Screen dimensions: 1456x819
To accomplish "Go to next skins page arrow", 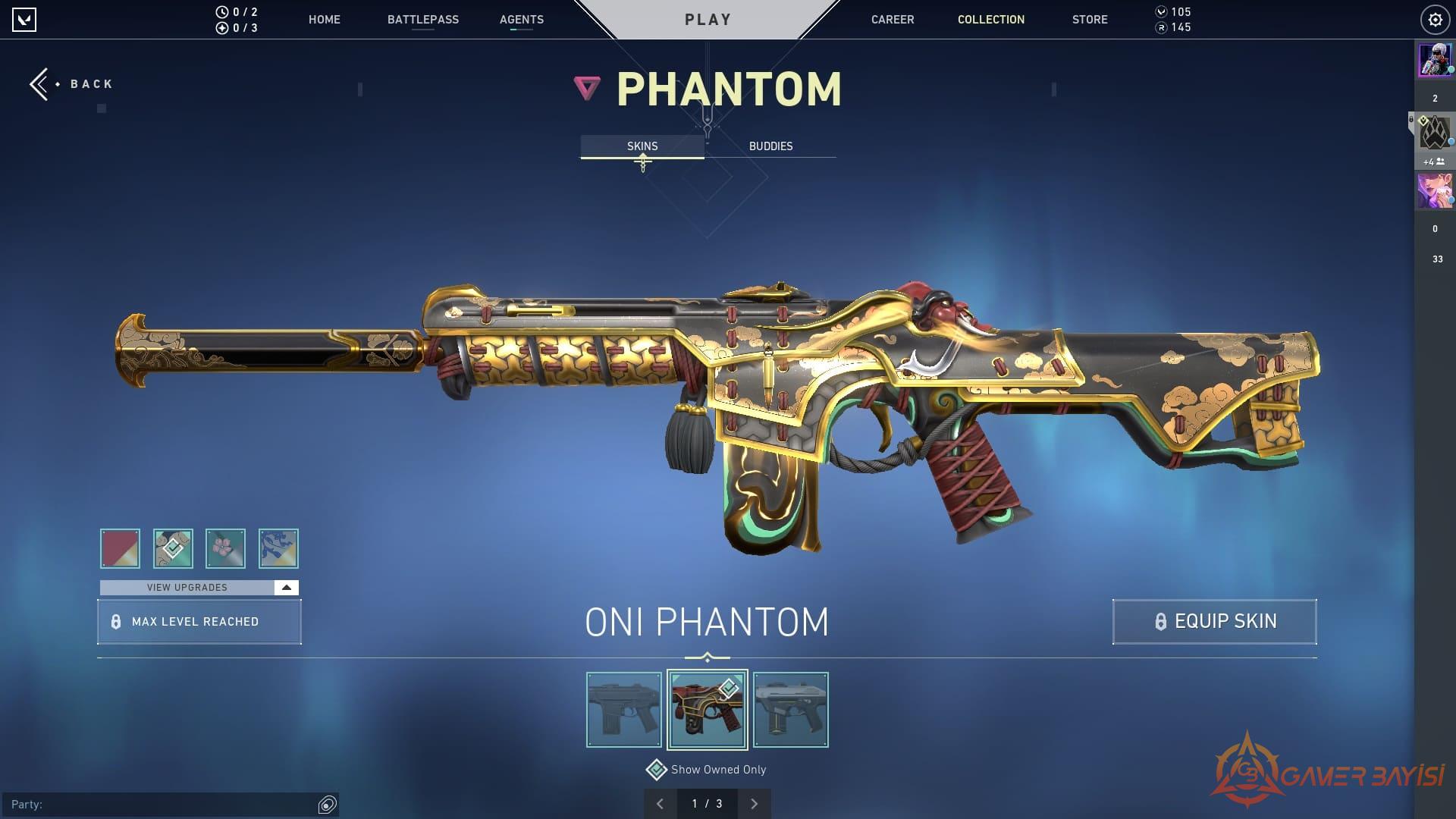I will (754, 804).
